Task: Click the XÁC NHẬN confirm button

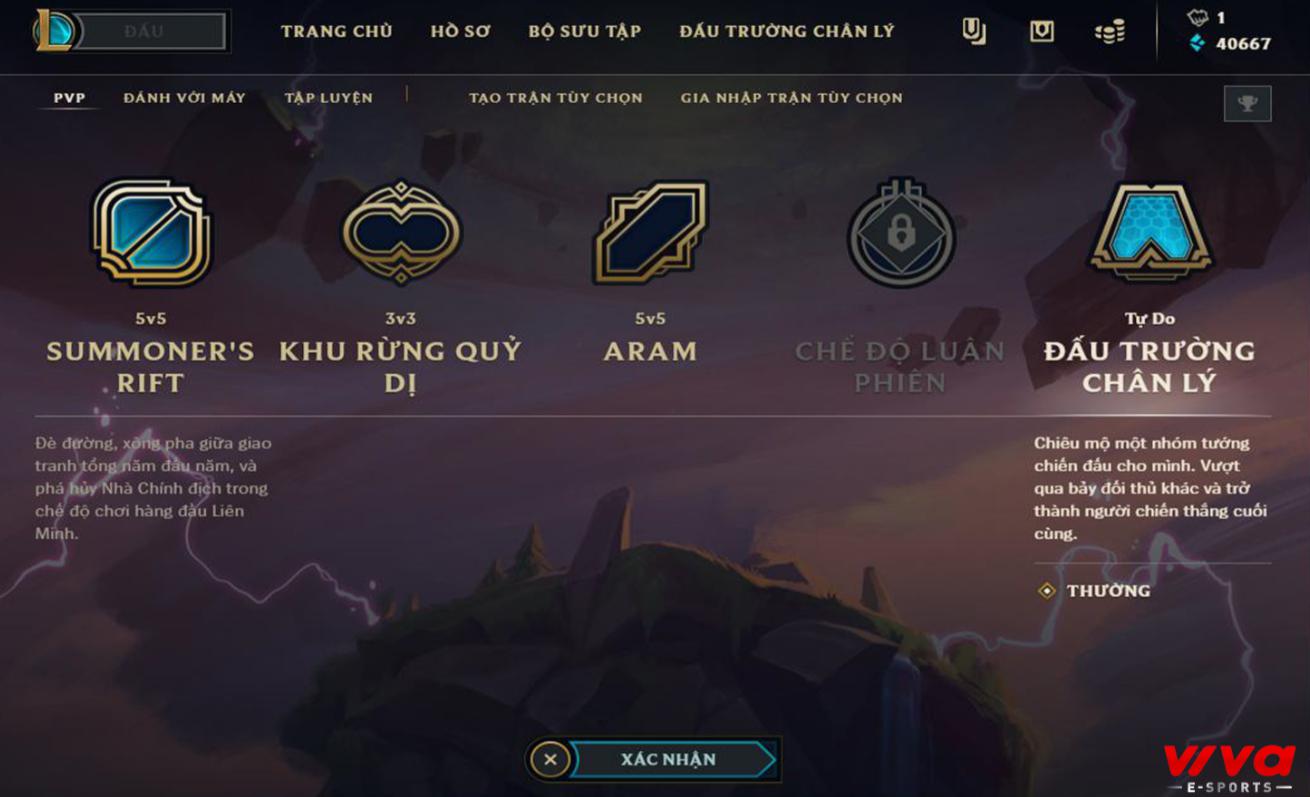Action: click(669, 759)
